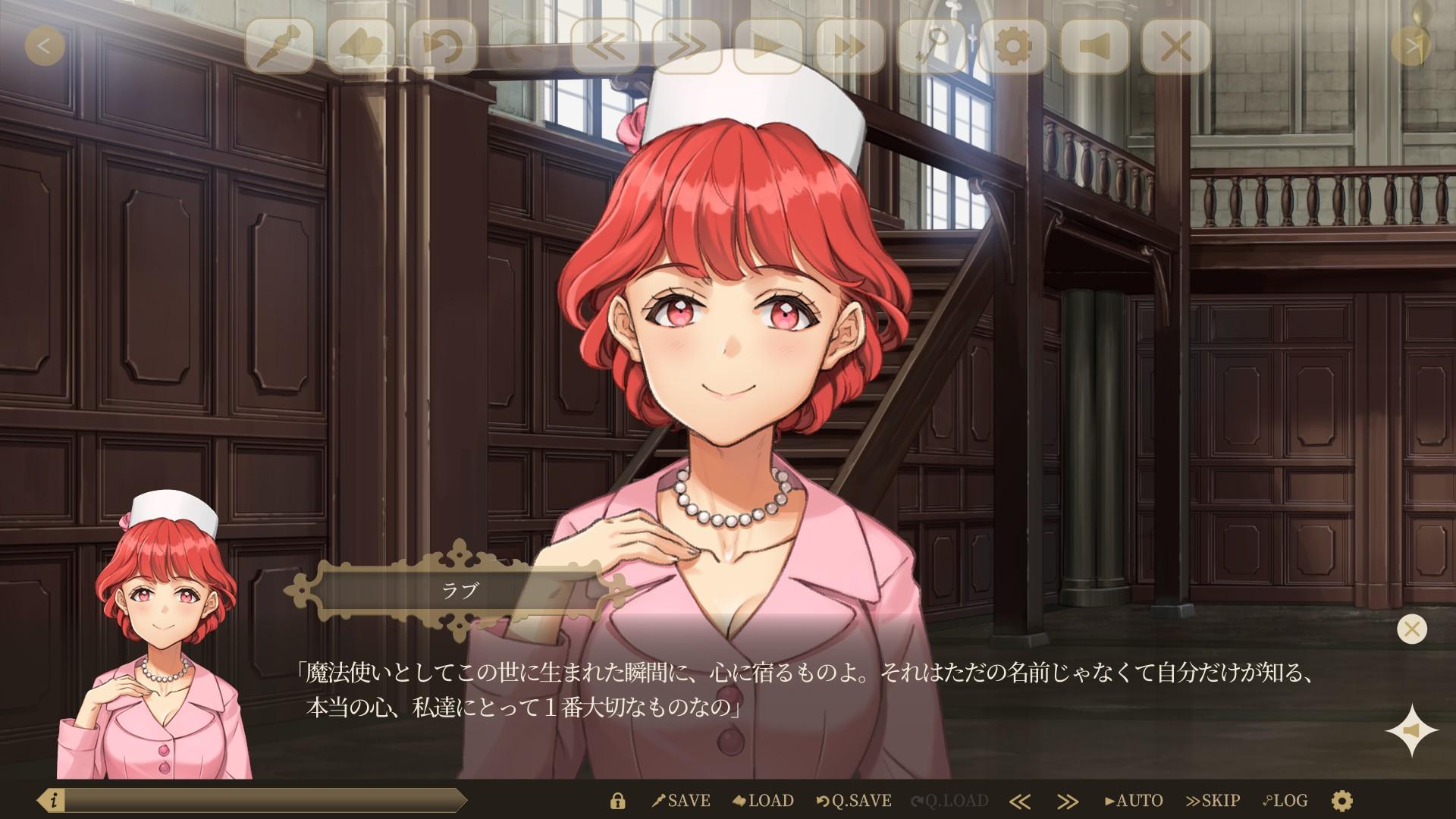The image size is (1456, 819).
Task: Click the reading progress bar at bottom left
Action: pos(265,799)
